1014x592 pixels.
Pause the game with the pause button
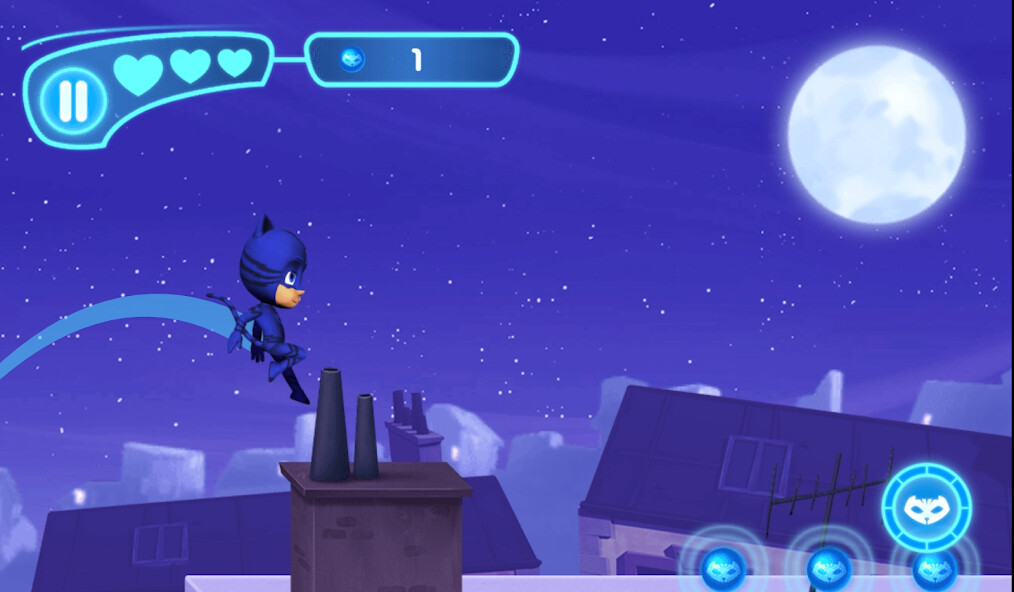[73, 99]
